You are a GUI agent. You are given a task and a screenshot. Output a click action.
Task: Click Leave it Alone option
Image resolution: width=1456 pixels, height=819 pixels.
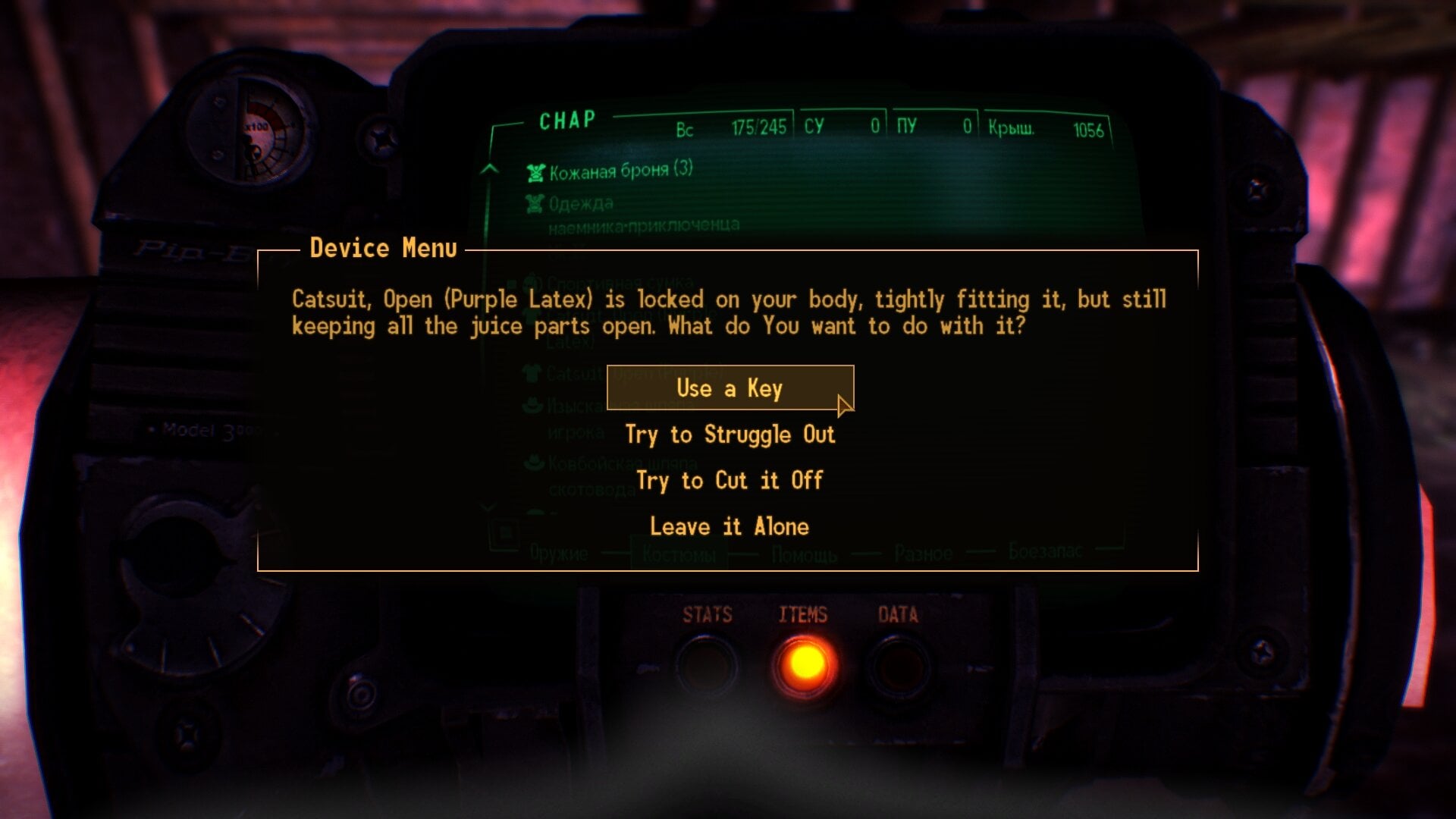(x=728, y=526)
